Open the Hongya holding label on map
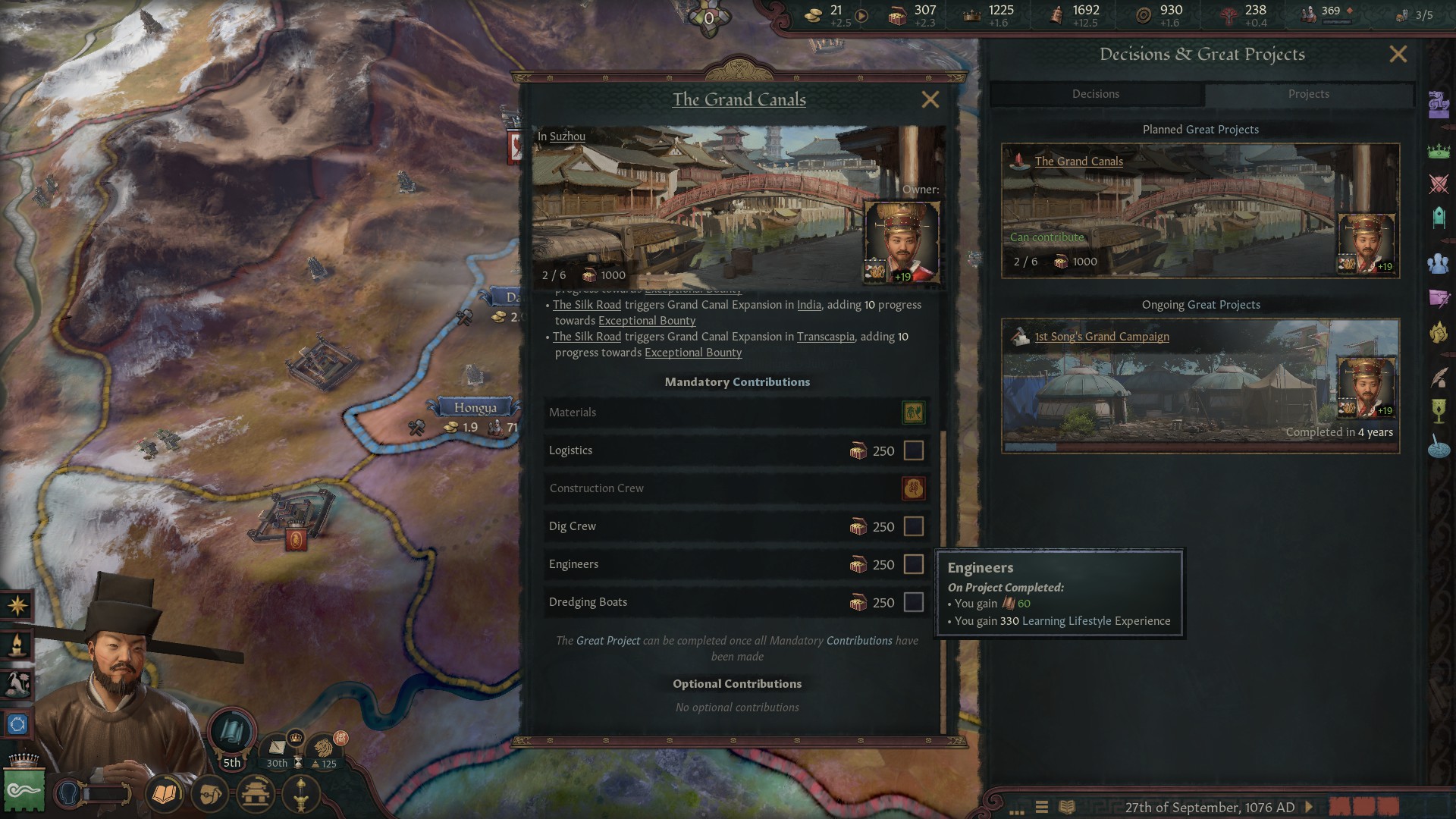 coord(475,408)
